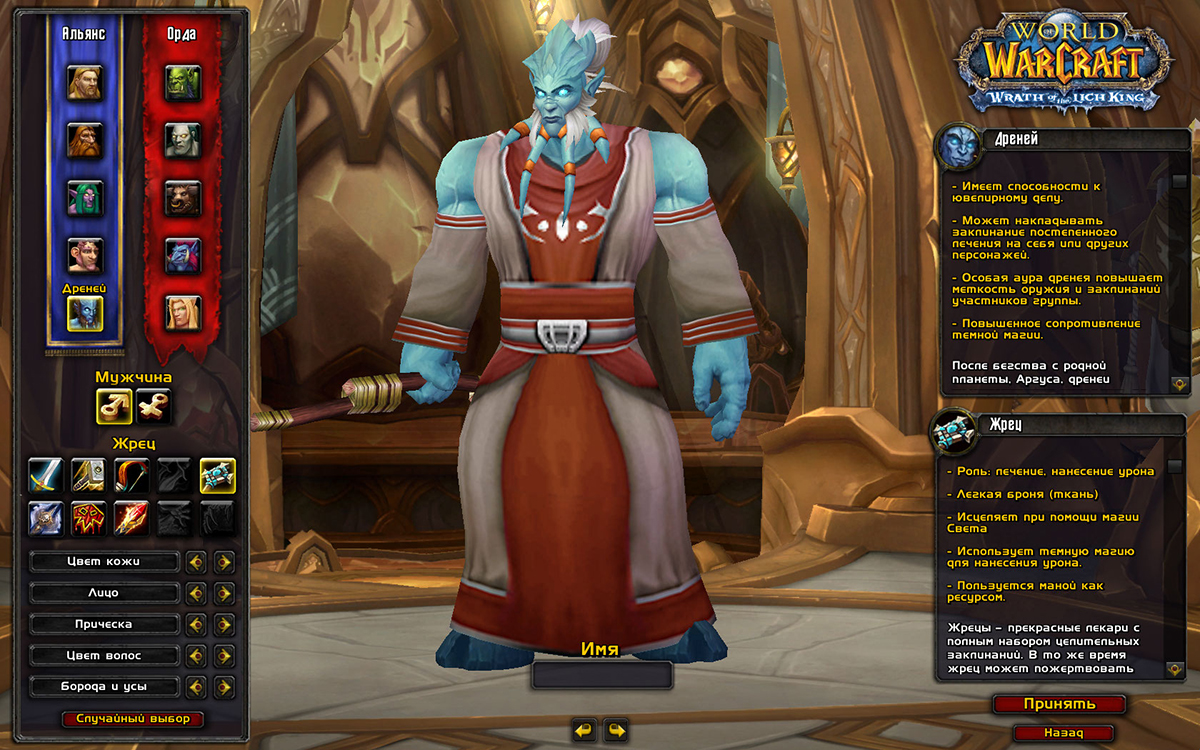Viewport: 1200px width, 750px height.
Task: Select the Death Knight class icon
Action: click(x=46, y=517)
